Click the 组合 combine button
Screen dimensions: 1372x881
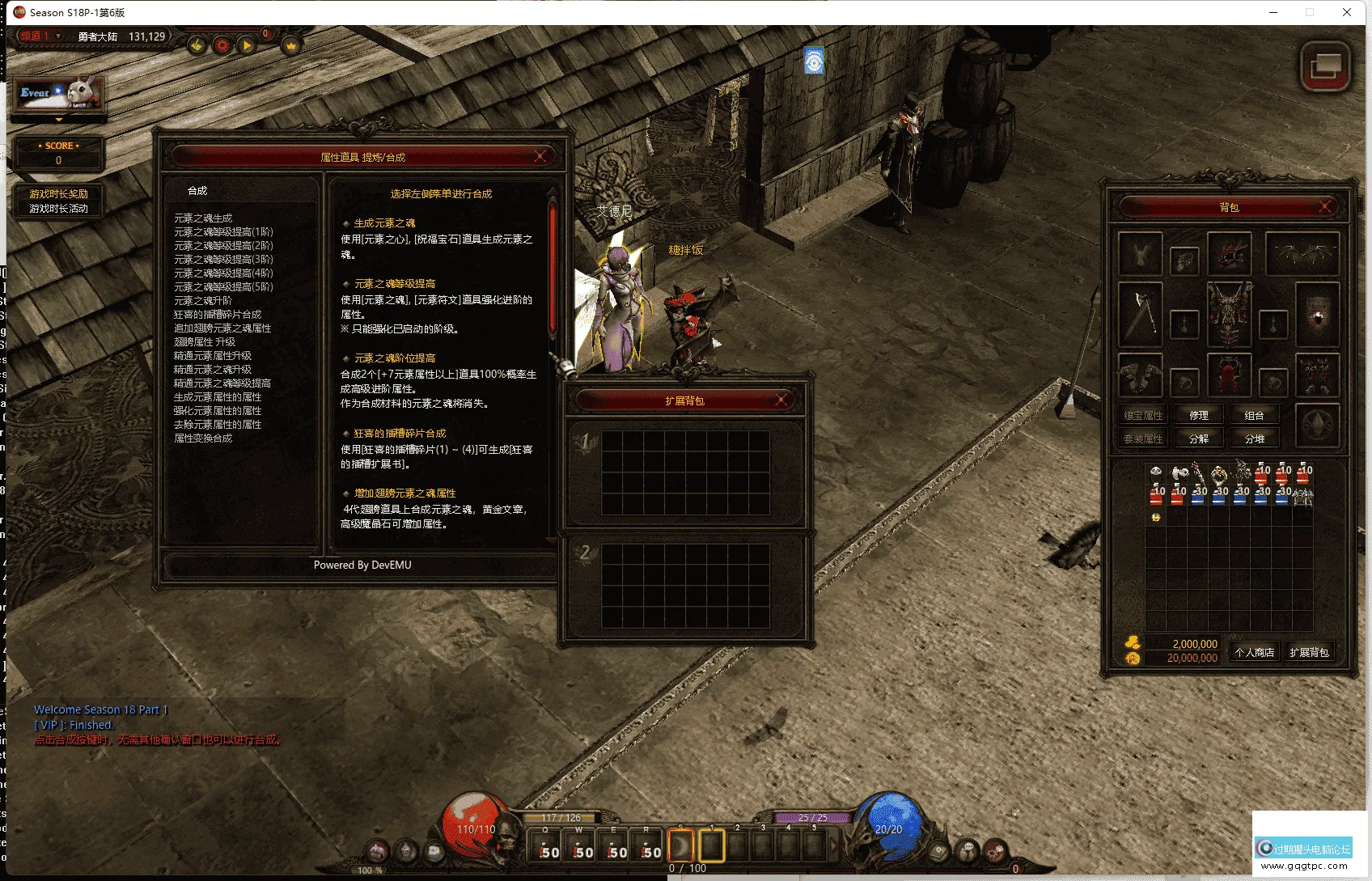(x=1254, y=416)
